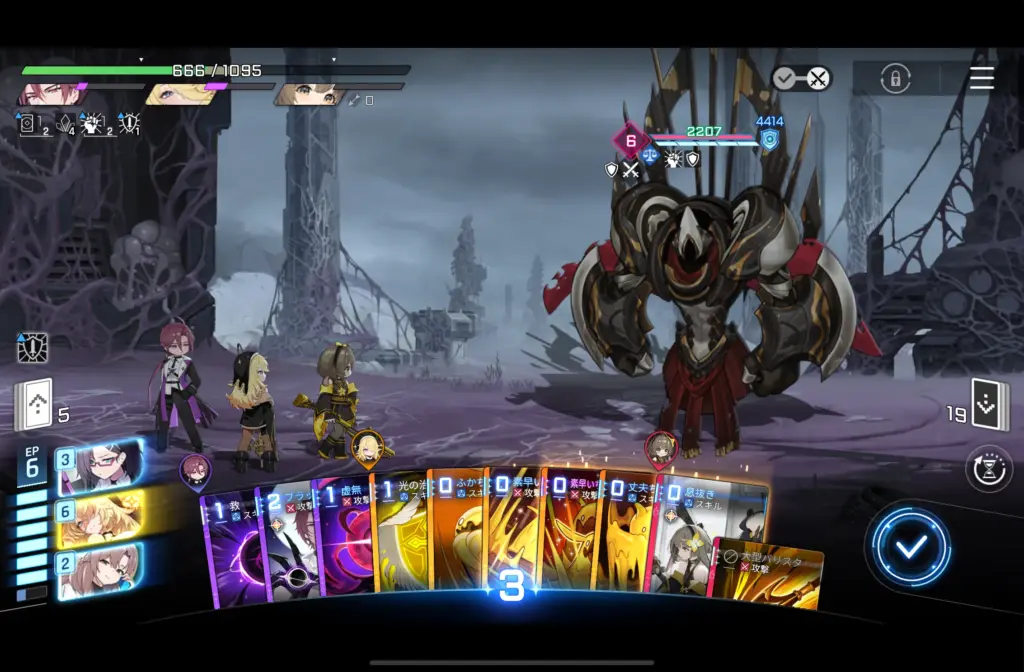
Task: Select the glasses girl portrait numbered 3
Action: tap(98, 467)
